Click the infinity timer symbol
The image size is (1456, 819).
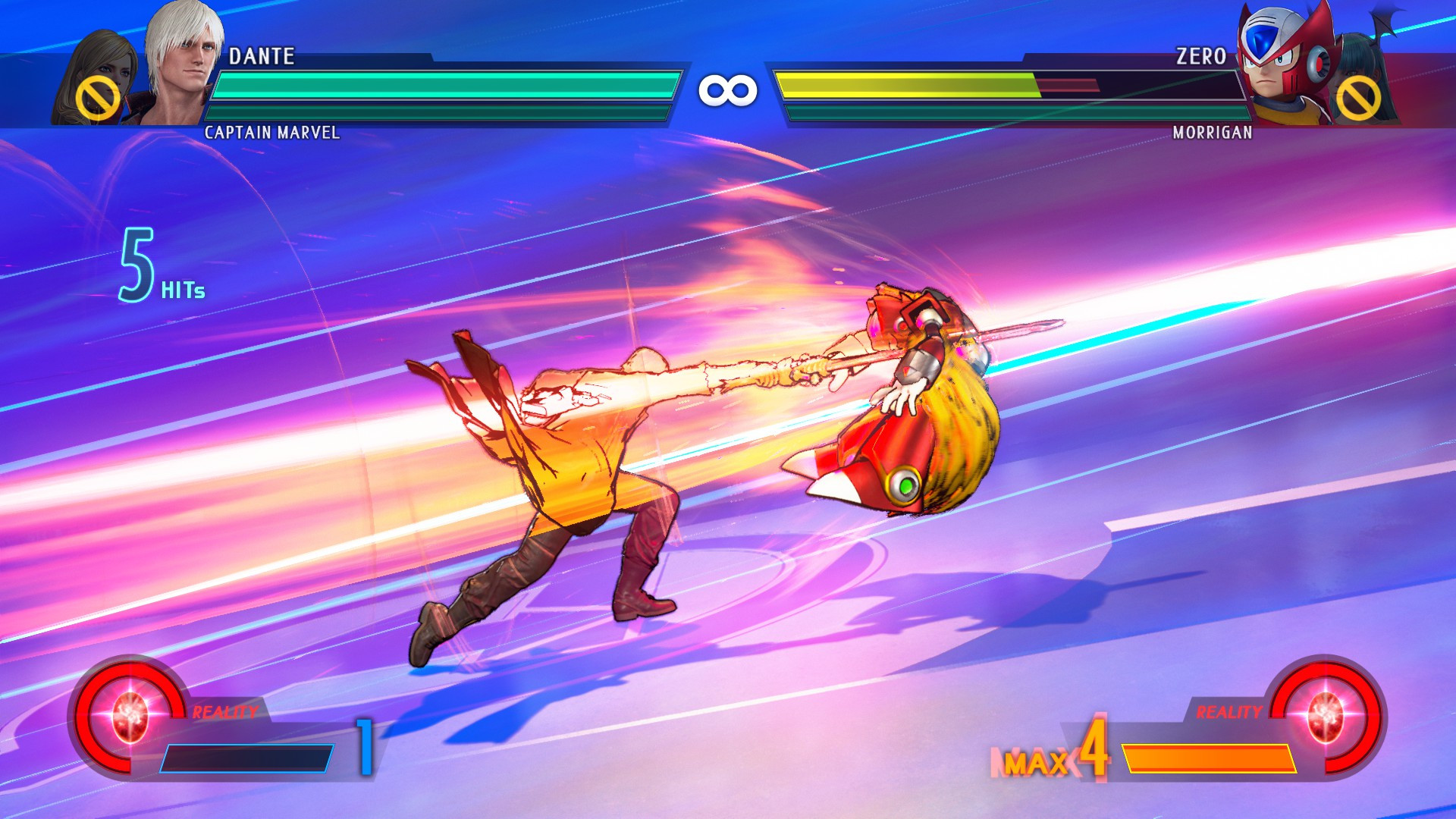pyautogui.click(x=727, y=91)
